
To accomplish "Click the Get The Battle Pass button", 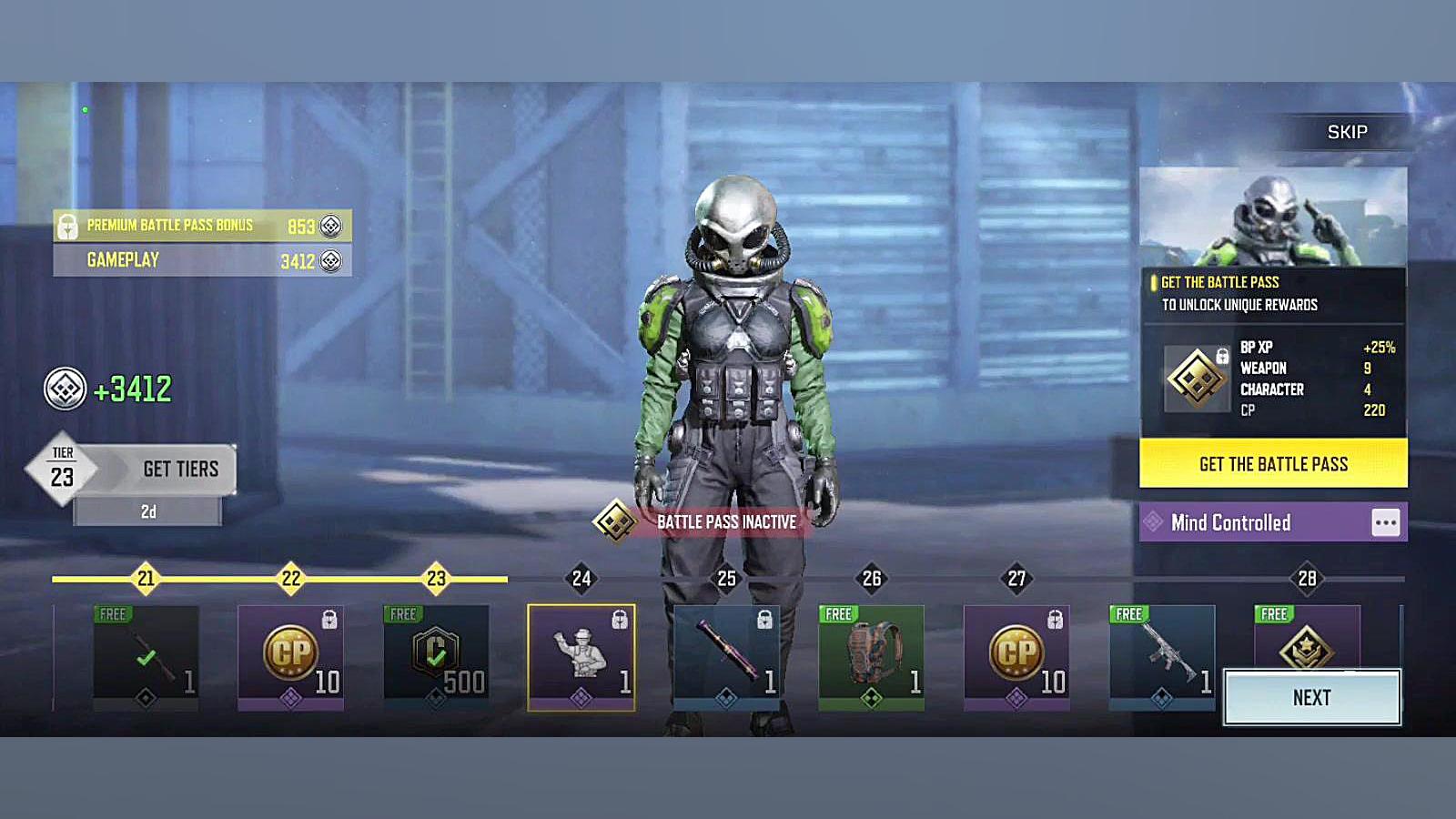I will [1273, 464].
